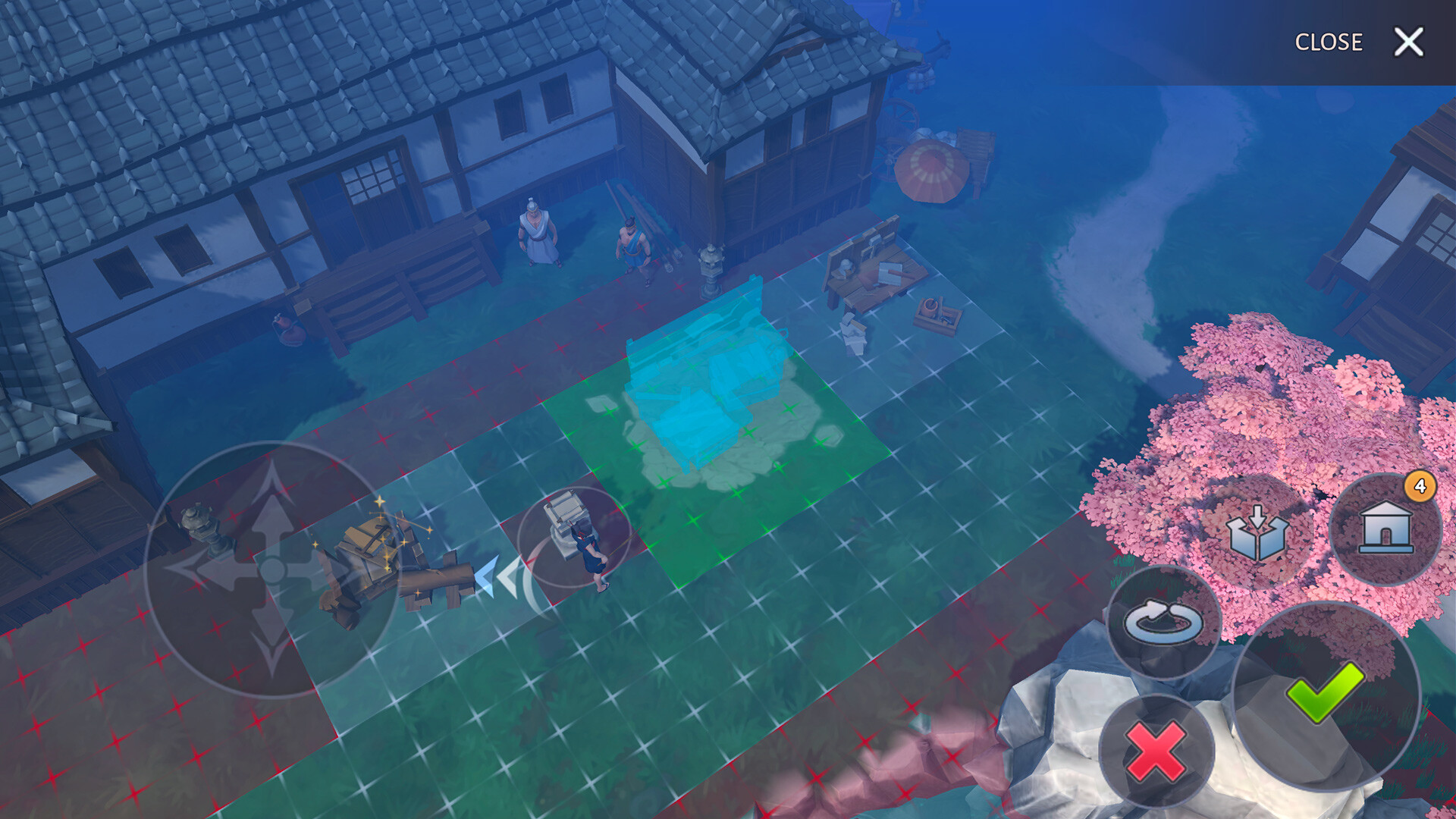Click the X next to CLOSE

(1410, 42)
